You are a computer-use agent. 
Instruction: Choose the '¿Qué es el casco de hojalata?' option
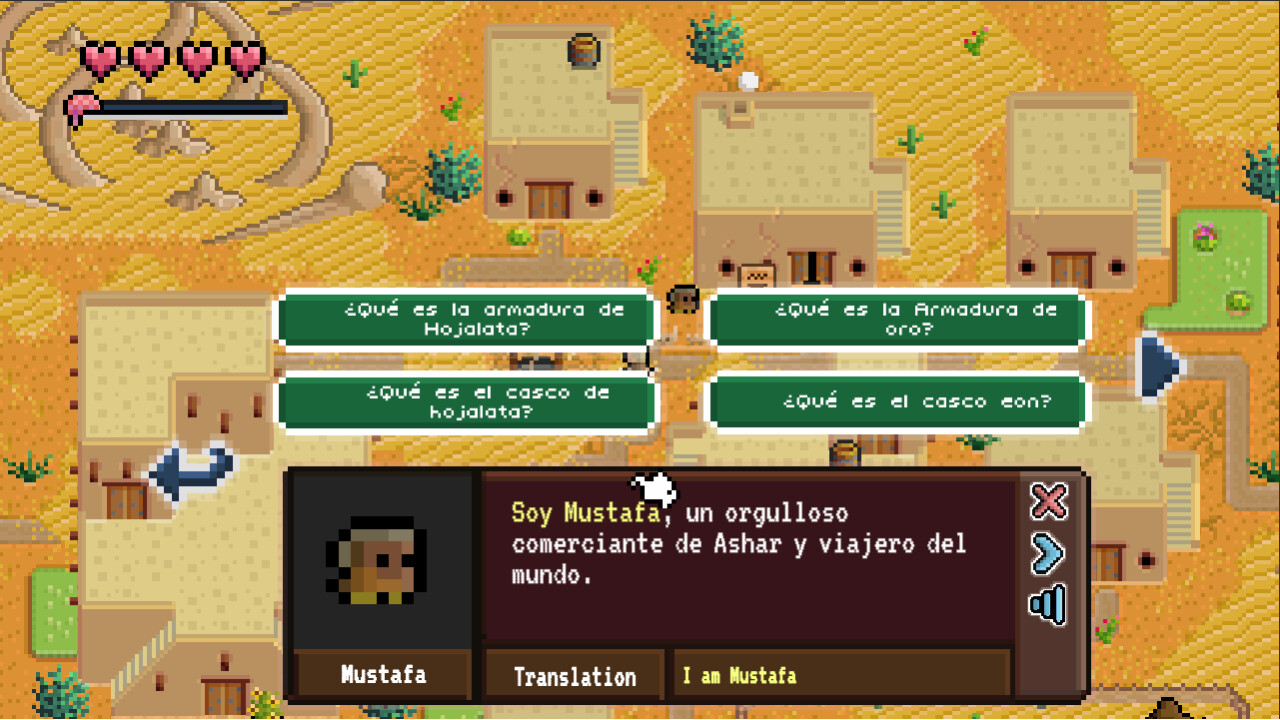(x=466, y=401)
